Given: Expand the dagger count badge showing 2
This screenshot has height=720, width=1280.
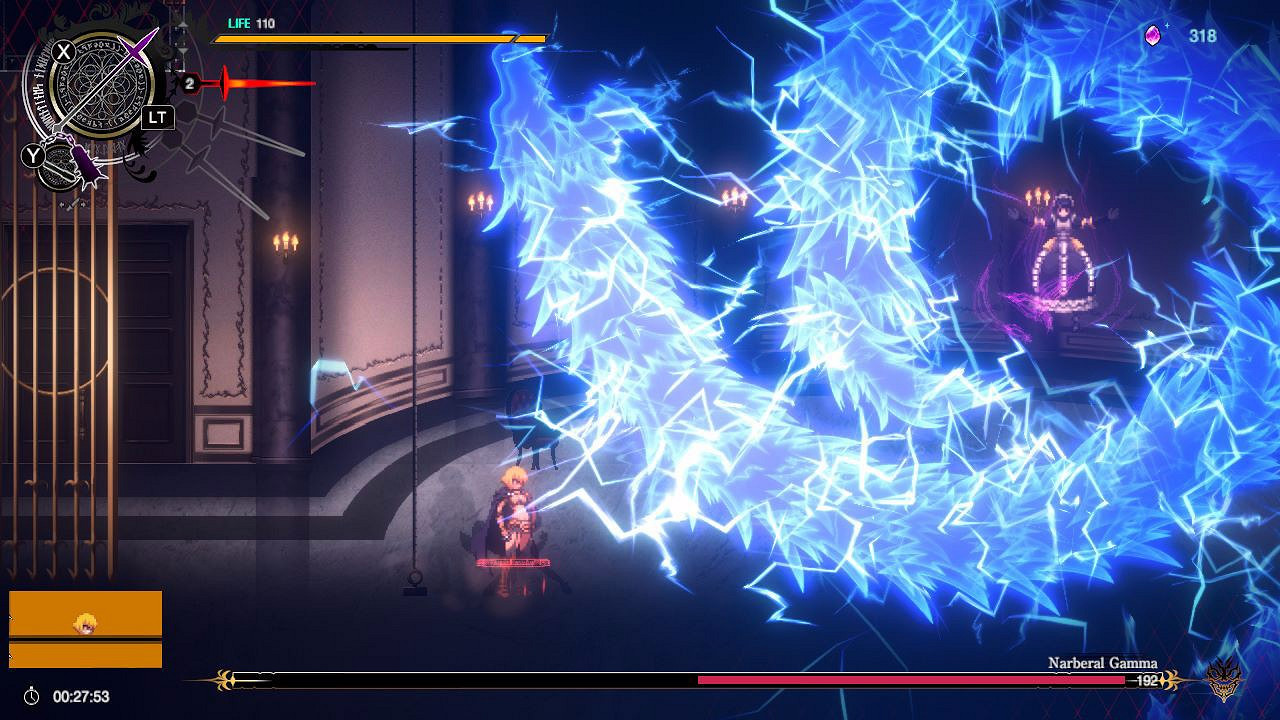Looking at the screenshot, I should pos(189,82).
